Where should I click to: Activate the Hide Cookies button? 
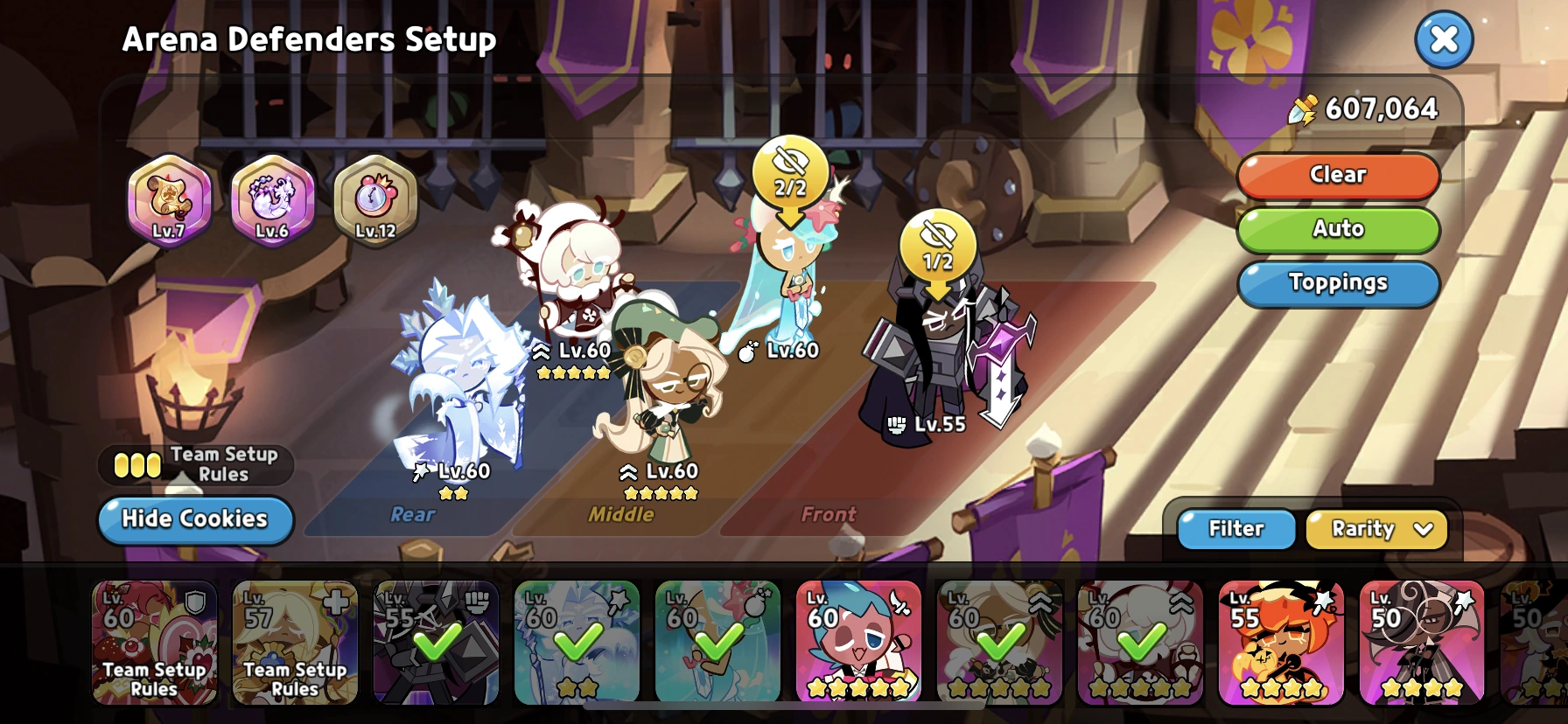coord(194,519)
